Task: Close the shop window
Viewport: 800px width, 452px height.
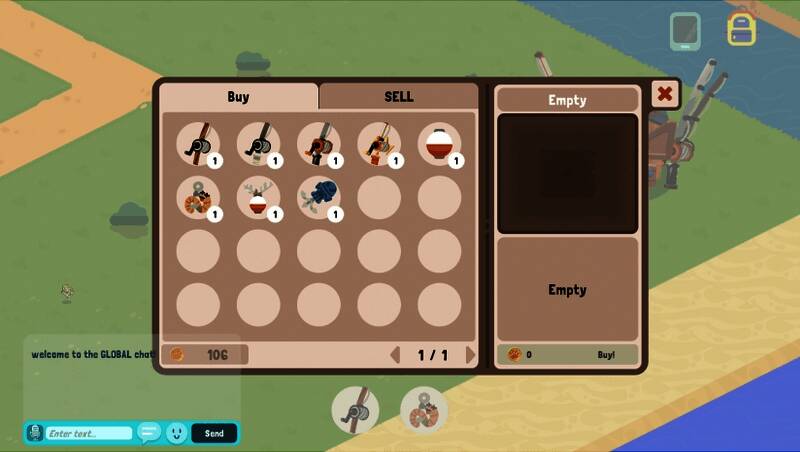Action: (664, 95)
